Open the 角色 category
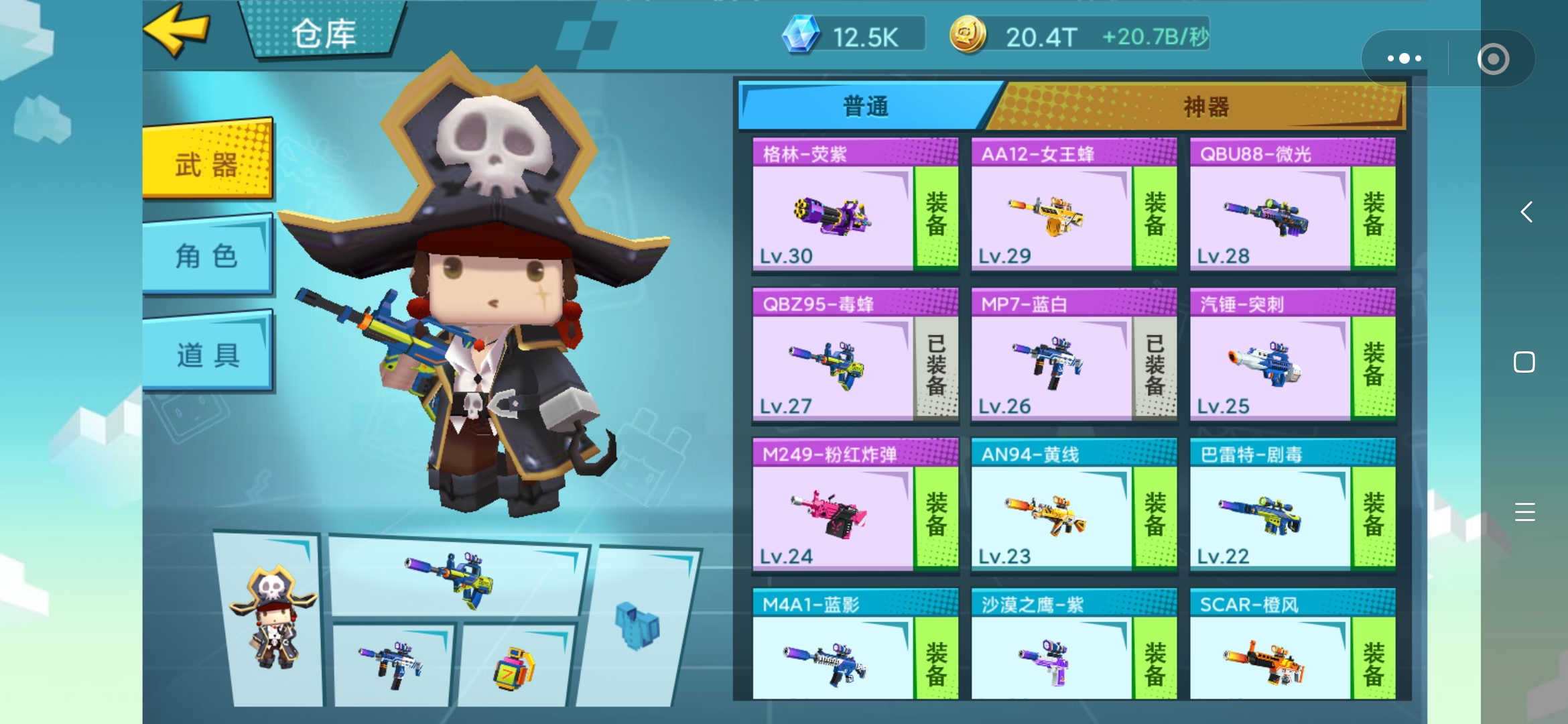This screenshot has height=724, width=1568. (x=208, y=256)
